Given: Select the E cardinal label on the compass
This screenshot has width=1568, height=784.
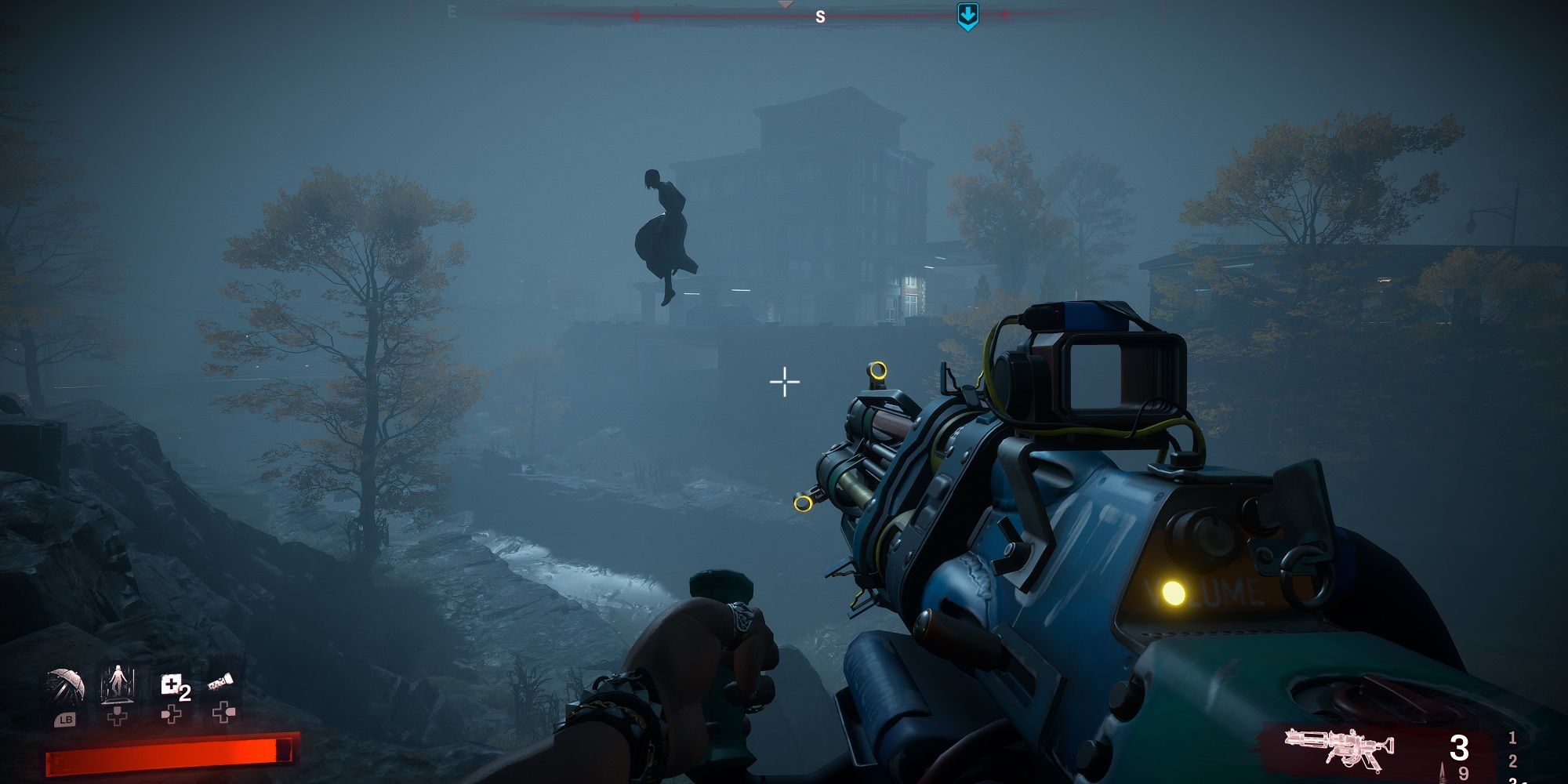Looking at the screenshot, I should [450, 13].
